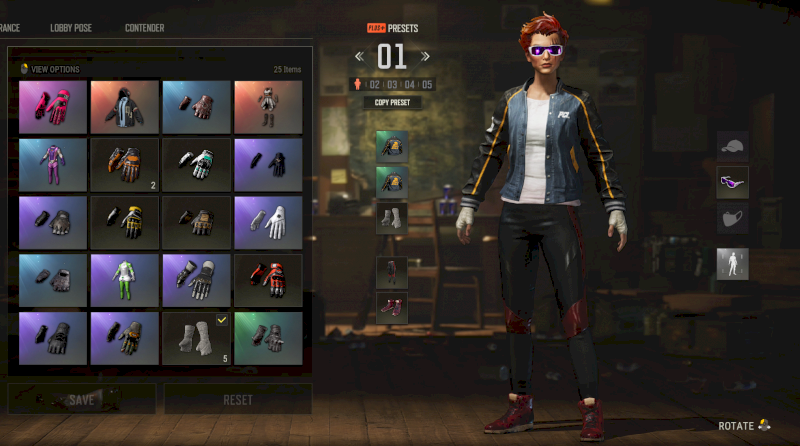Open the purple sunglasses eyewear slot
Viewport: 800px width, 446px height.
(x=732, y=182)
